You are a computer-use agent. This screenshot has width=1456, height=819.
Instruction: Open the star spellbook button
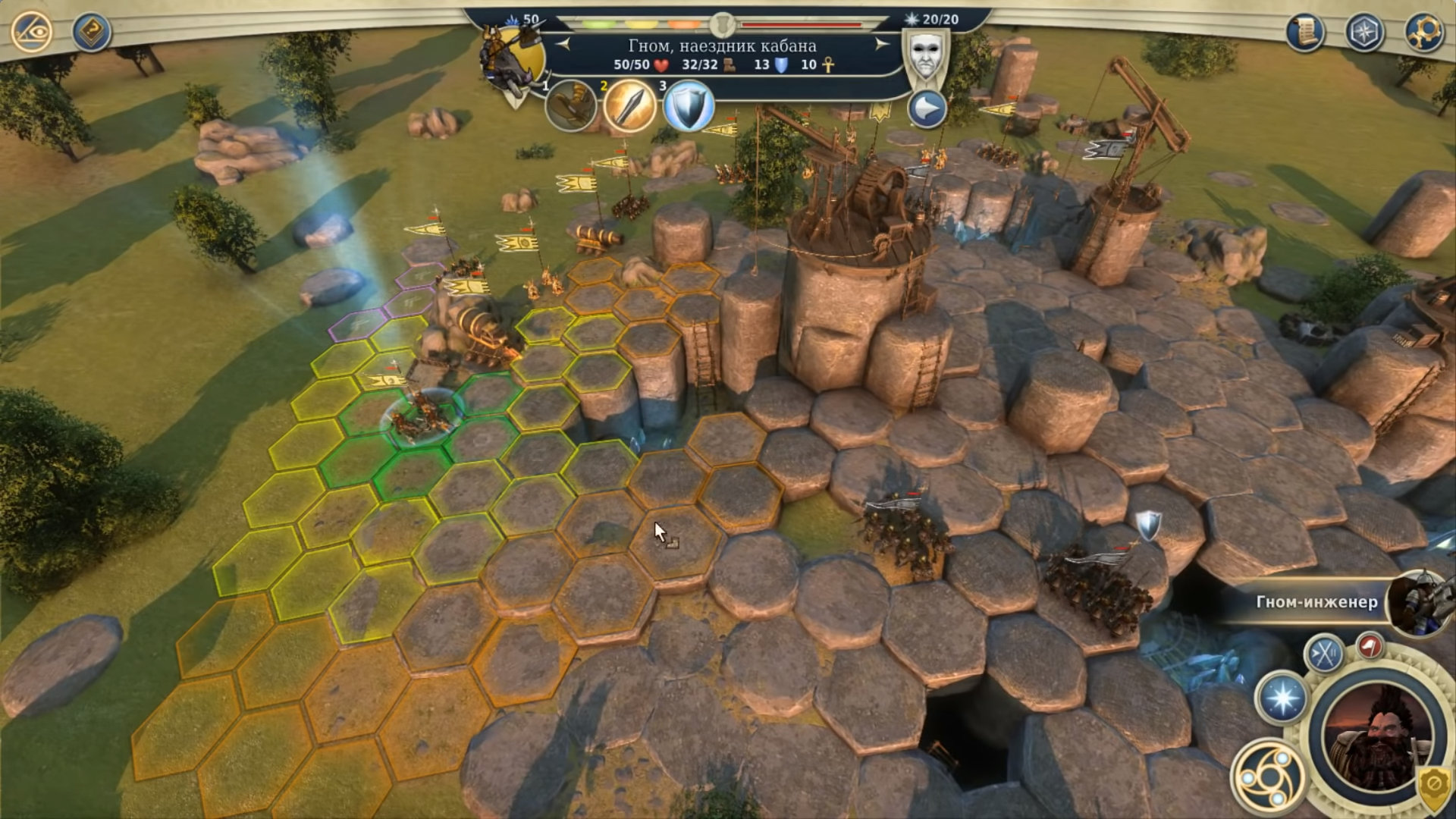(x=1282, y=698)
